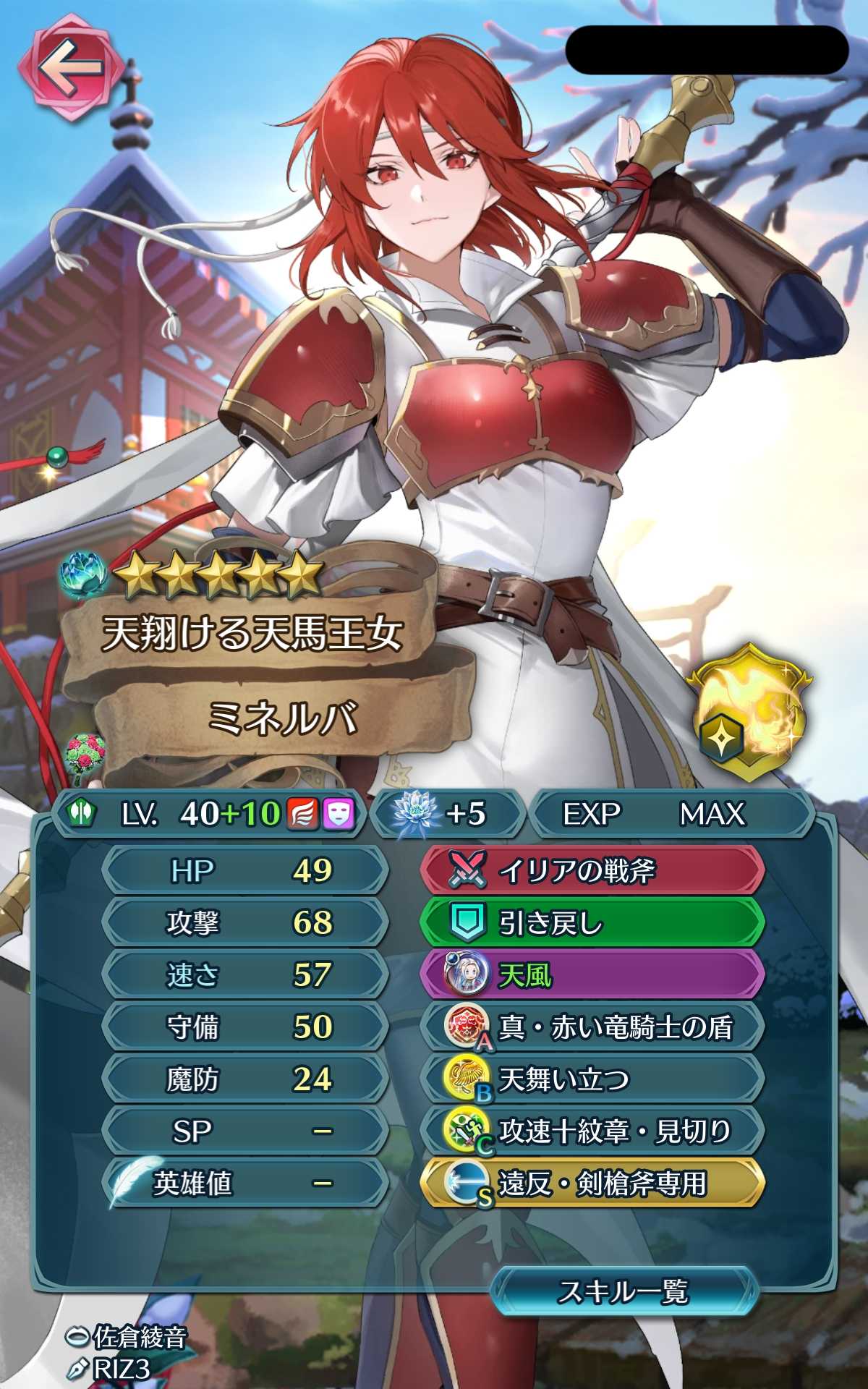This screenshot has height=1389, width=868.
Task: Show details for 天舞い立つ B skill
Action: [592, 1079]
